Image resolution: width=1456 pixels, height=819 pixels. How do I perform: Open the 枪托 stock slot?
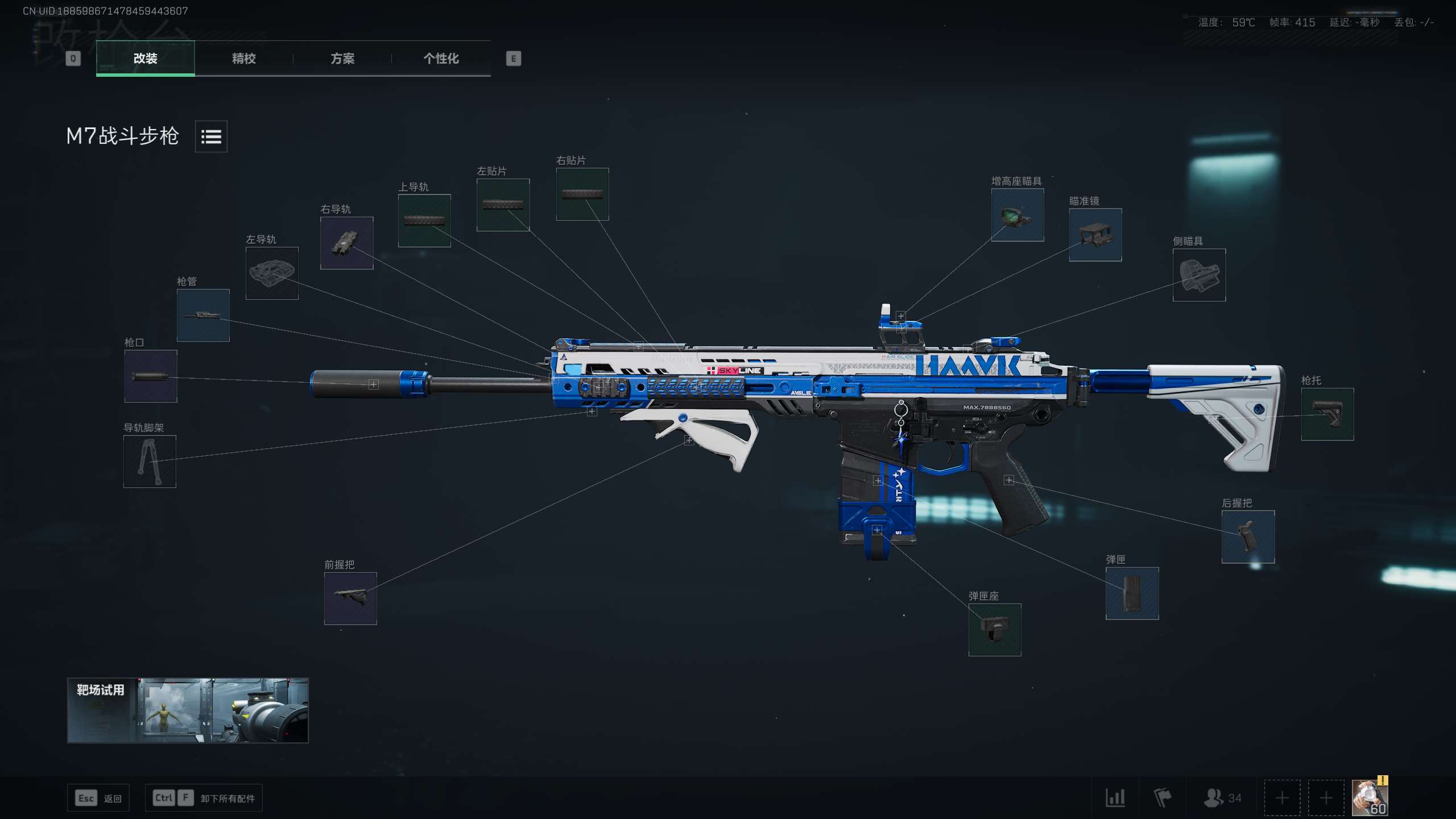tap(1327, 414)
